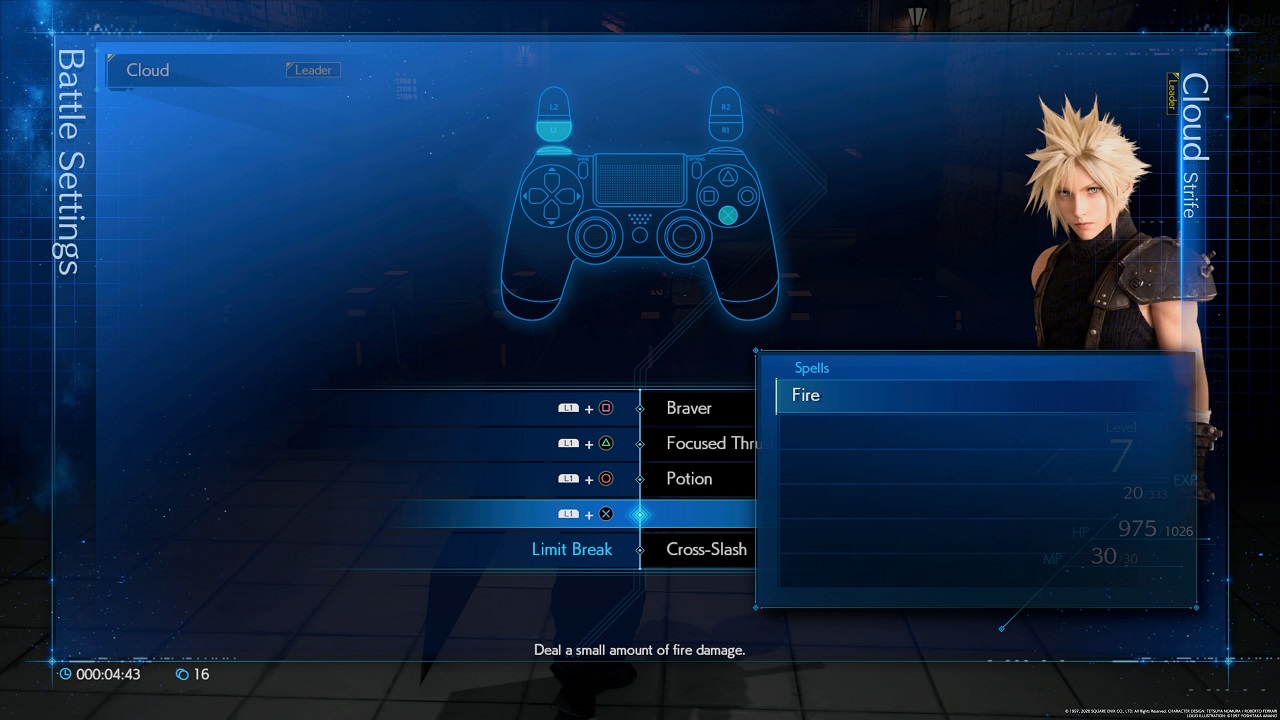The image size is (1280, 720).
Task: Select the Square button shortcut icon next to Braver
Action: click(606, 409)
